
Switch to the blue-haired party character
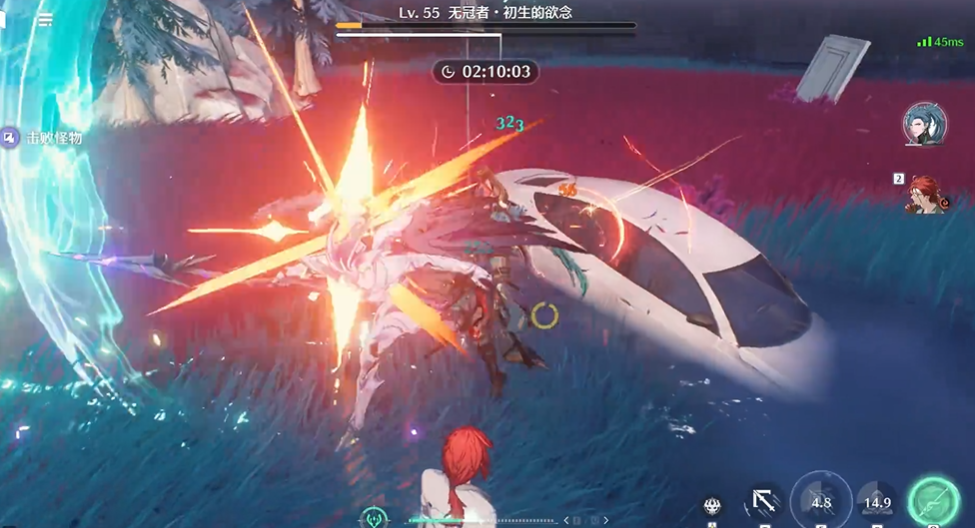tap(923, 124)
